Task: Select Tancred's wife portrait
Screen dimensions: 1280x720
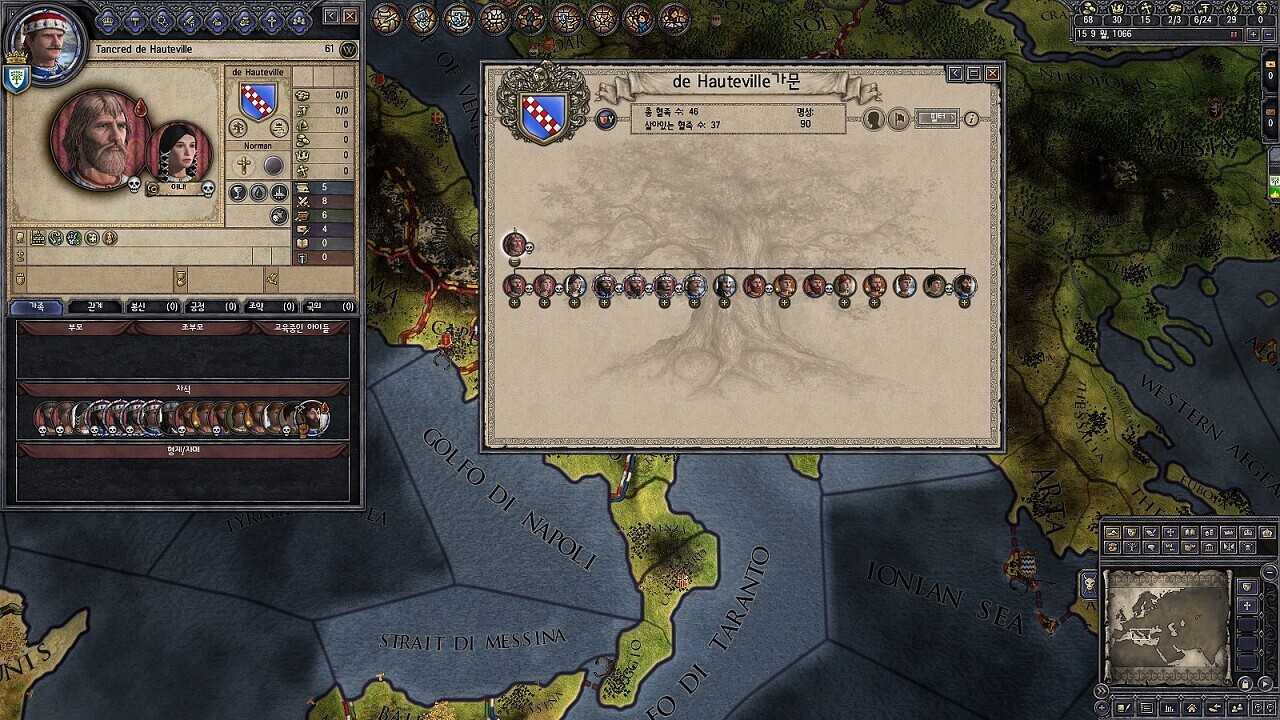Action: click(x=179, y=154)
